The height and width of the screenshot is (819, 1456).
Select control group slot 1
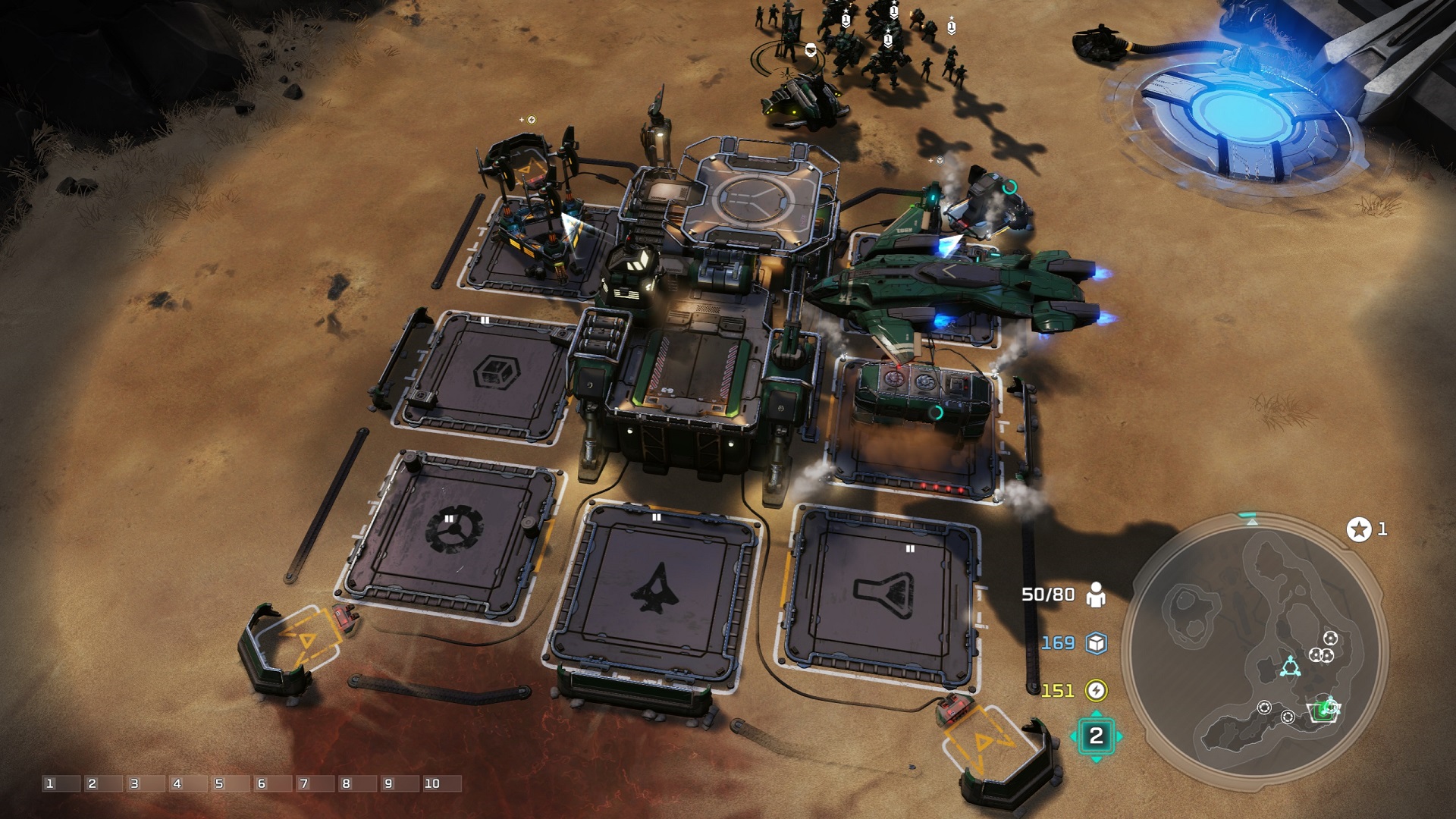coord(61,783)
